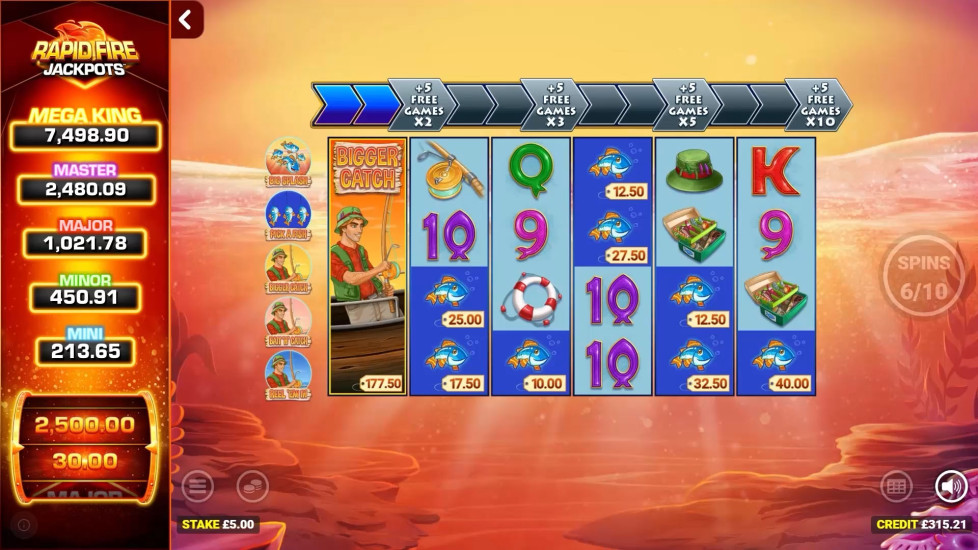Select the Pick a Fish feature icon
The image size is (978, 550).
tap(287, 214)
